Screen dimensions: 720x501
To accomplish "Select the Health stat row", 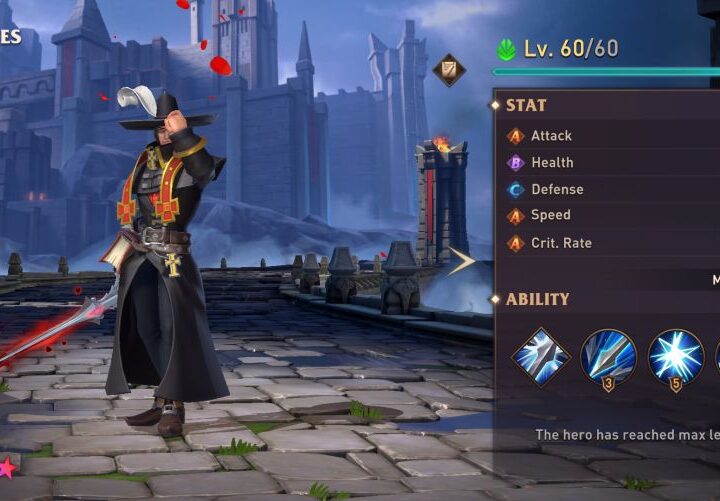I will click(x=551, y=162).
